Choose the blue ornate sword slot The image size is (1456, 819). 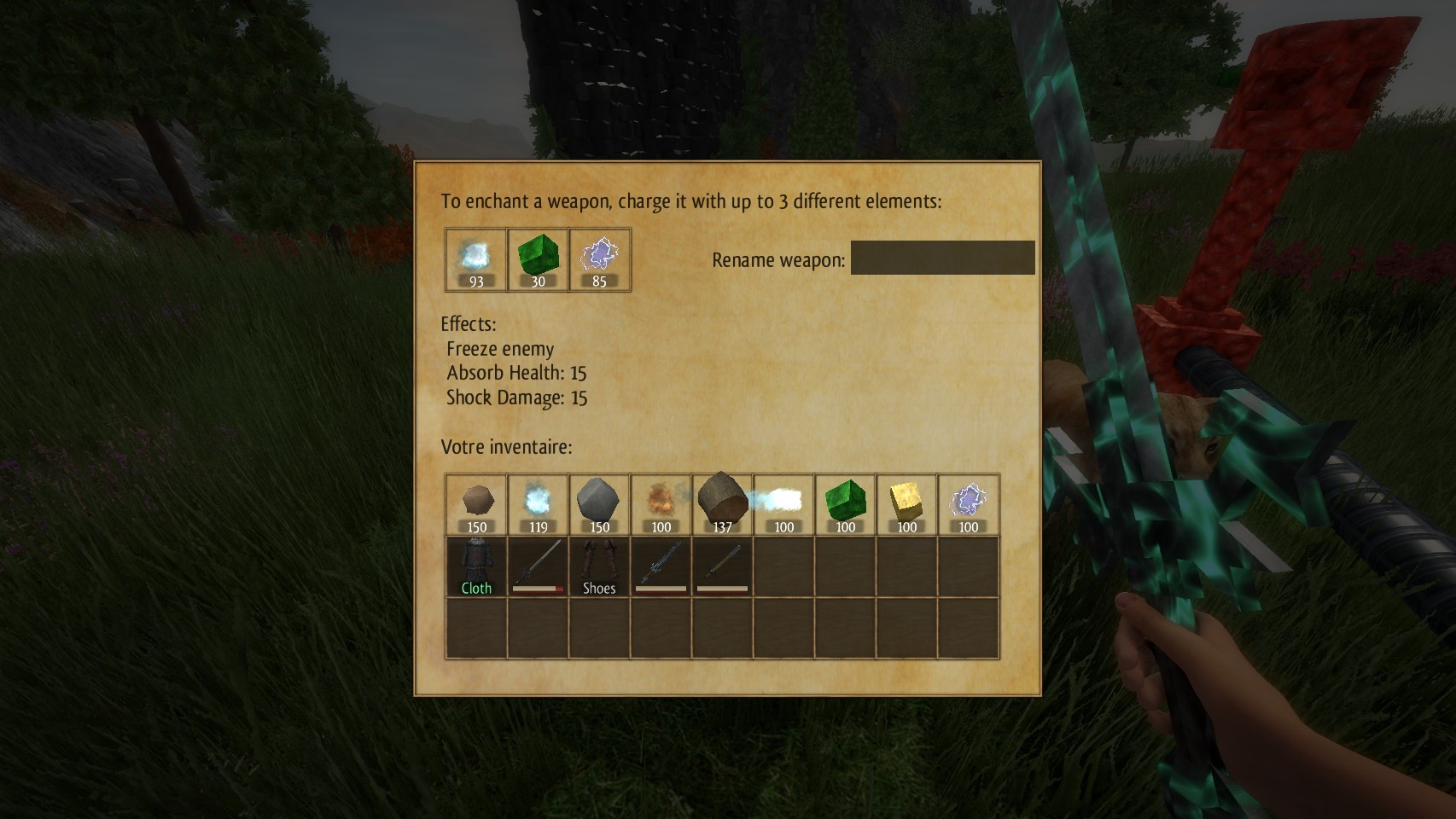pos(661,566)
